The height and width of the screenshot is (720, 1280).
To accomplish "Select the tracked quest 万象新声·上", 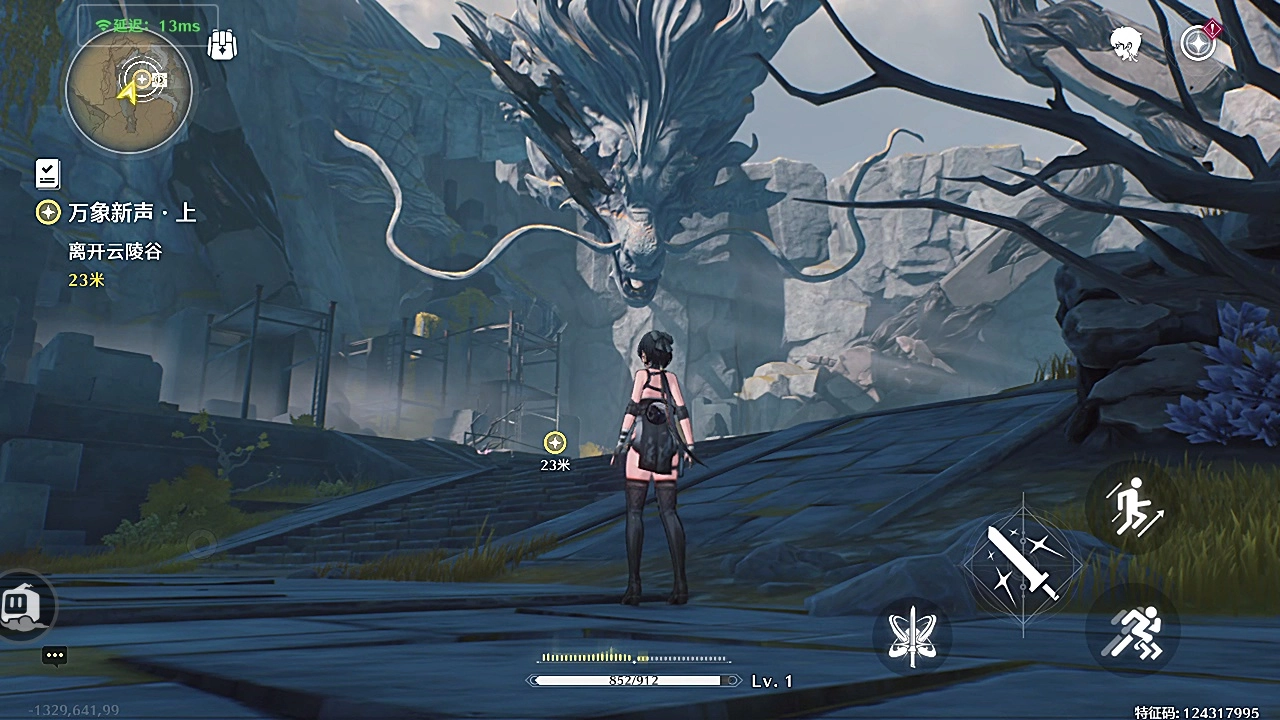I will point(130,213).
